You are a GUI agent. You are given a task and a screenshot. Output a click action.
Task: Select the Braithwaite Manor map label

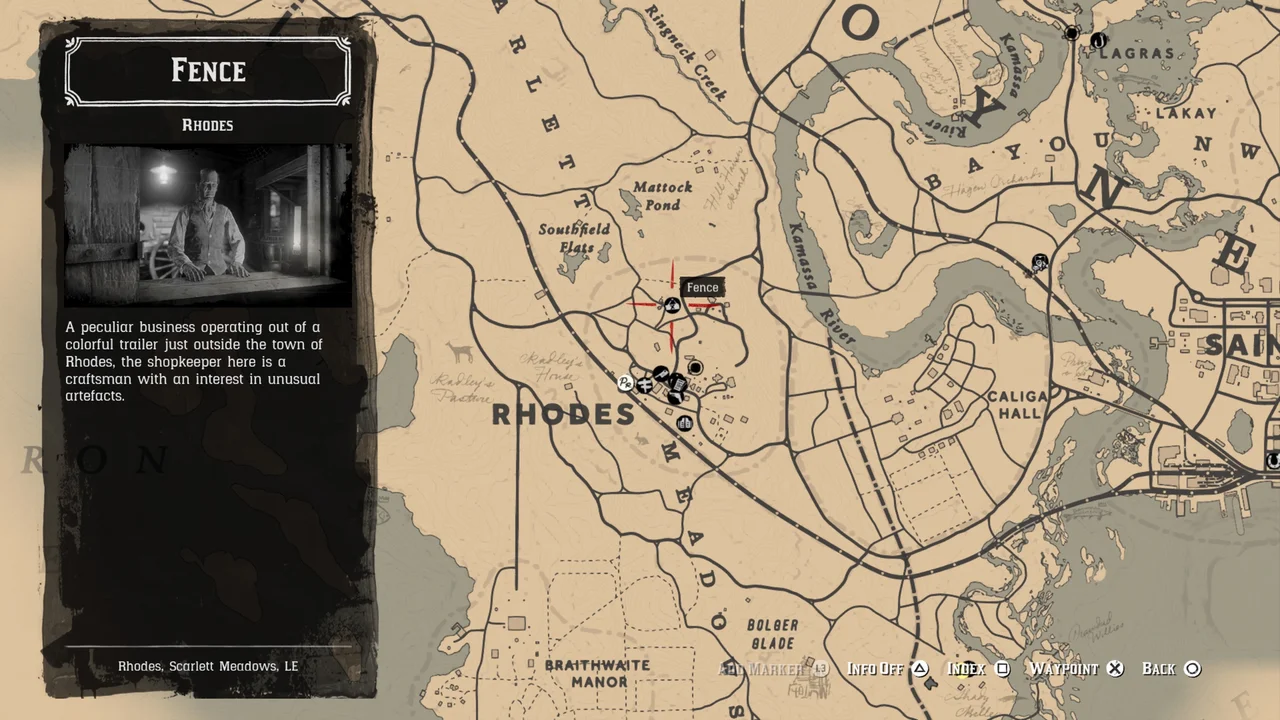pos(596,672)
